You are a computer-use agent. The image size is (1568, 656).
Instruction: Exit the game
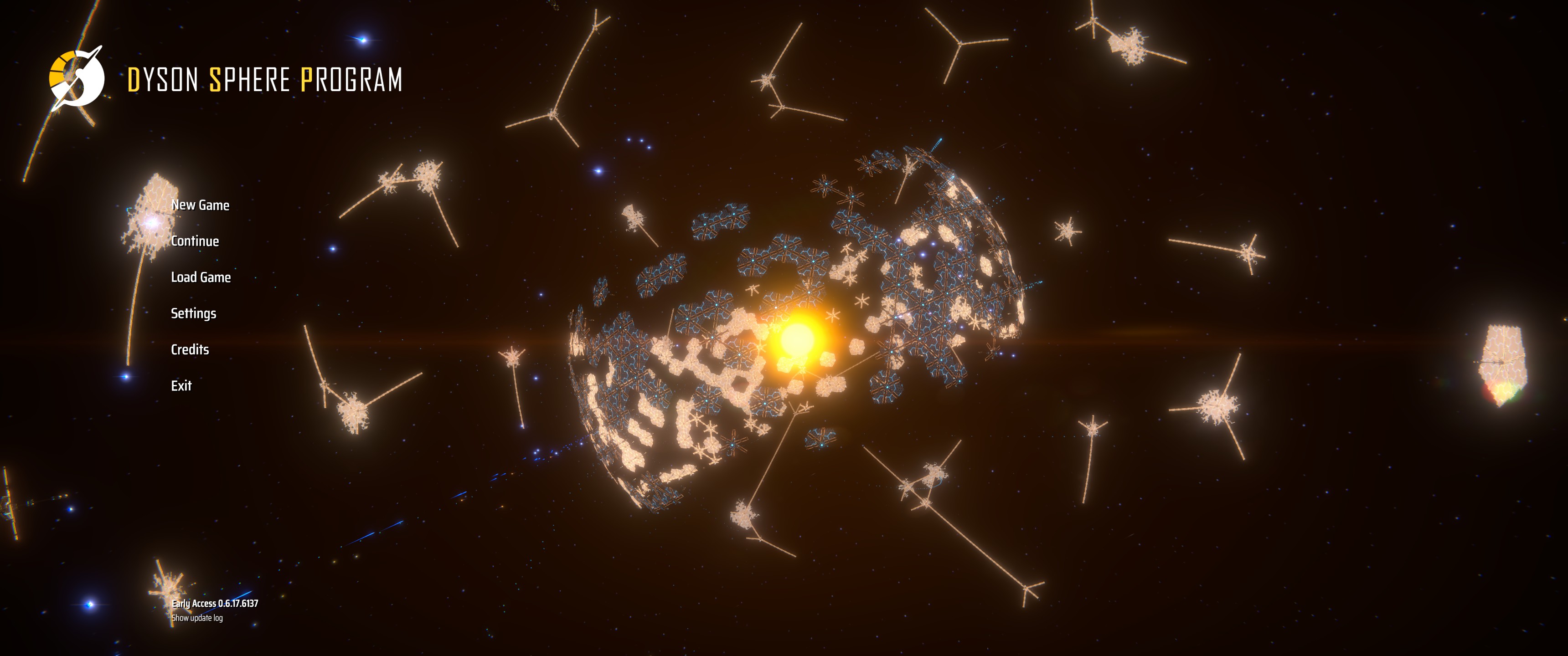[x=181, y=385]
